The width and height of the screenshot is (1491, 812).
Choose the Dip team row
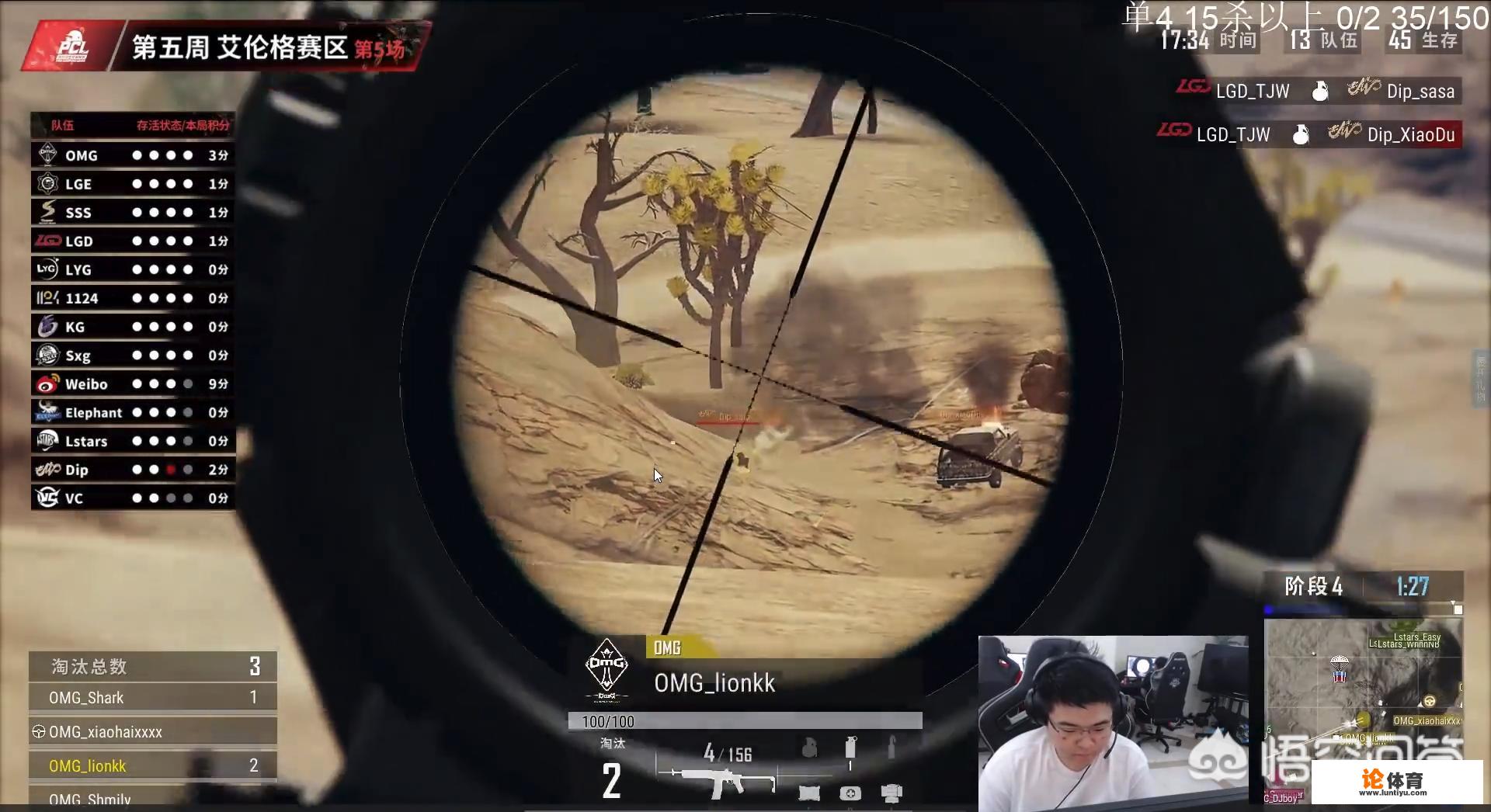[132, 470]
